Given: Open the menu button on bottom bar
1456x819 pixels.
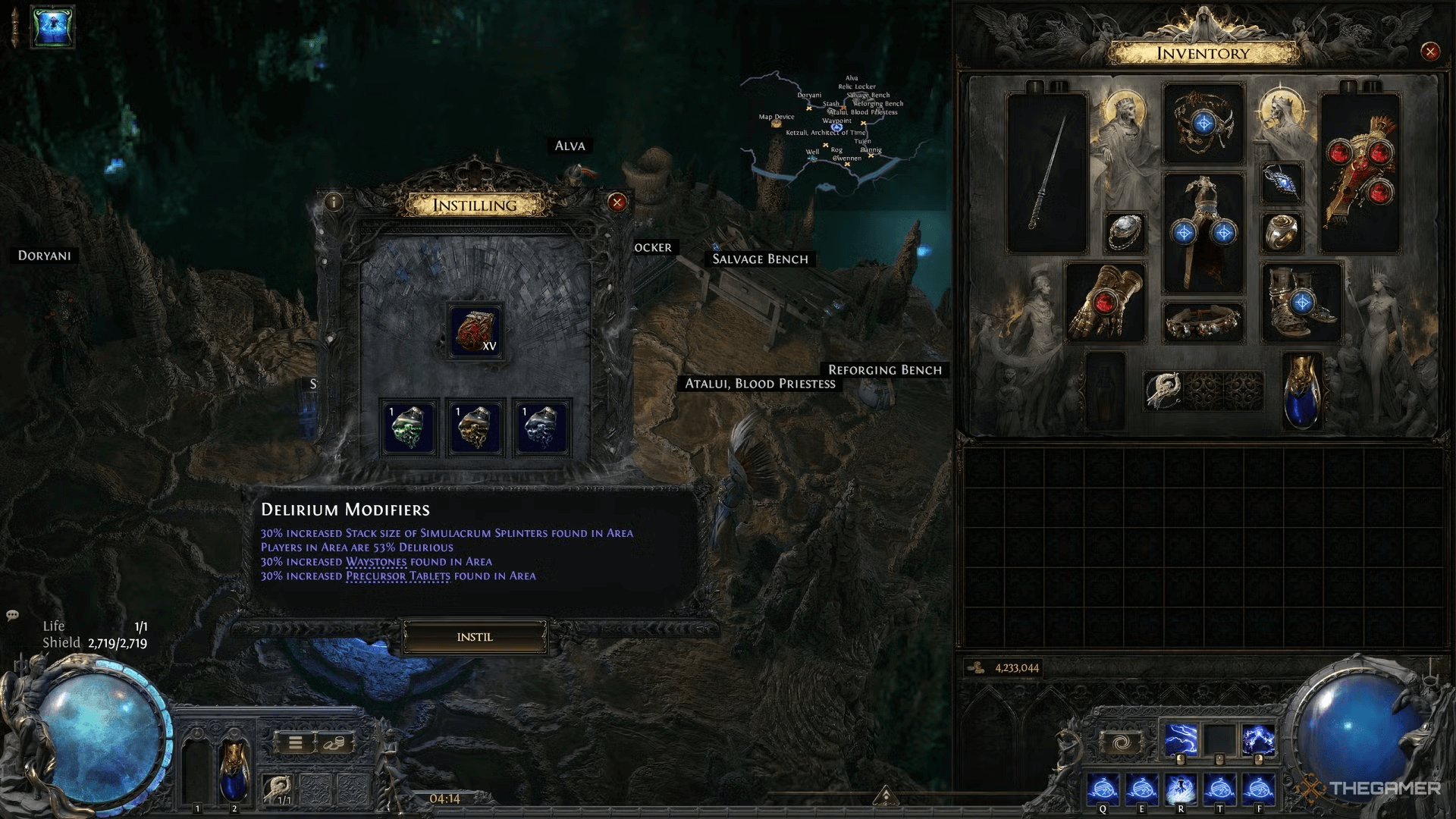Looking at the screenshot, I should point(296,742).
